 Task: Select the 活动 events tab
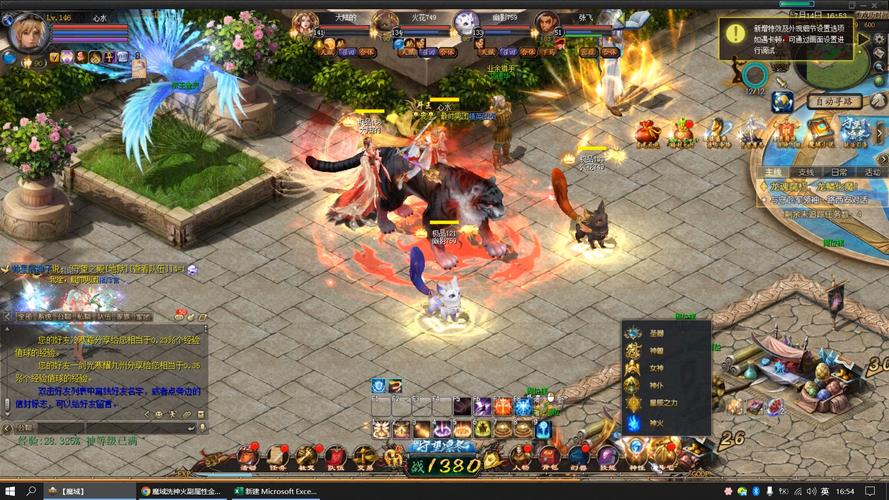(x=872, y=172)
